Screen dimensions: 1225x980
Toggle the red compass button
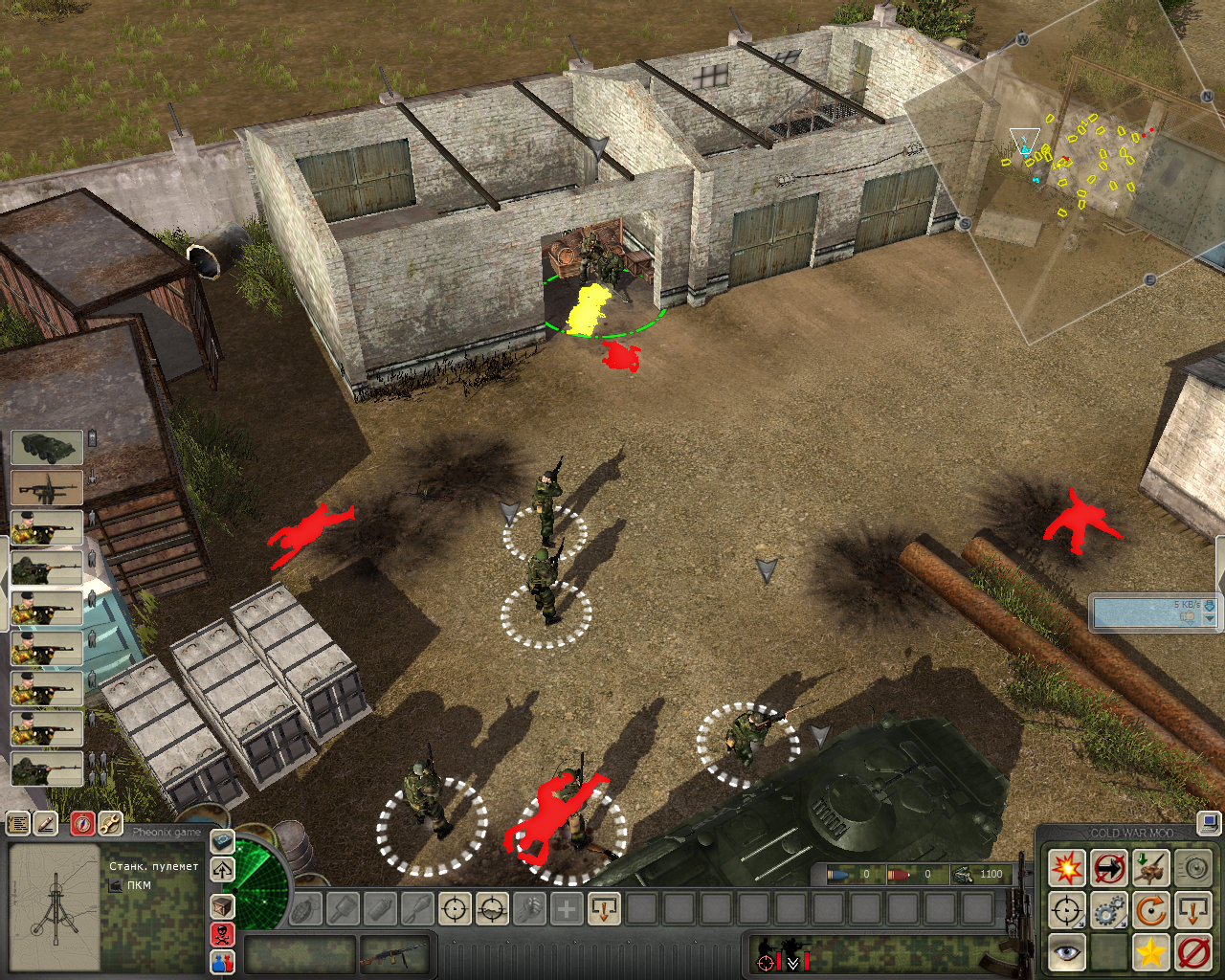click(83, 823)
